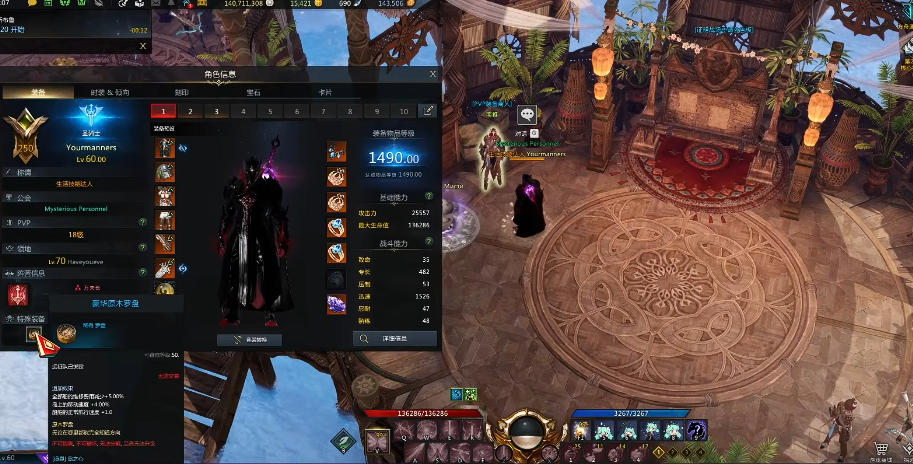The width and height of the screenshot is (913, 464).
Task: Dismiss the event notice with its X
Action: (142, 45)
